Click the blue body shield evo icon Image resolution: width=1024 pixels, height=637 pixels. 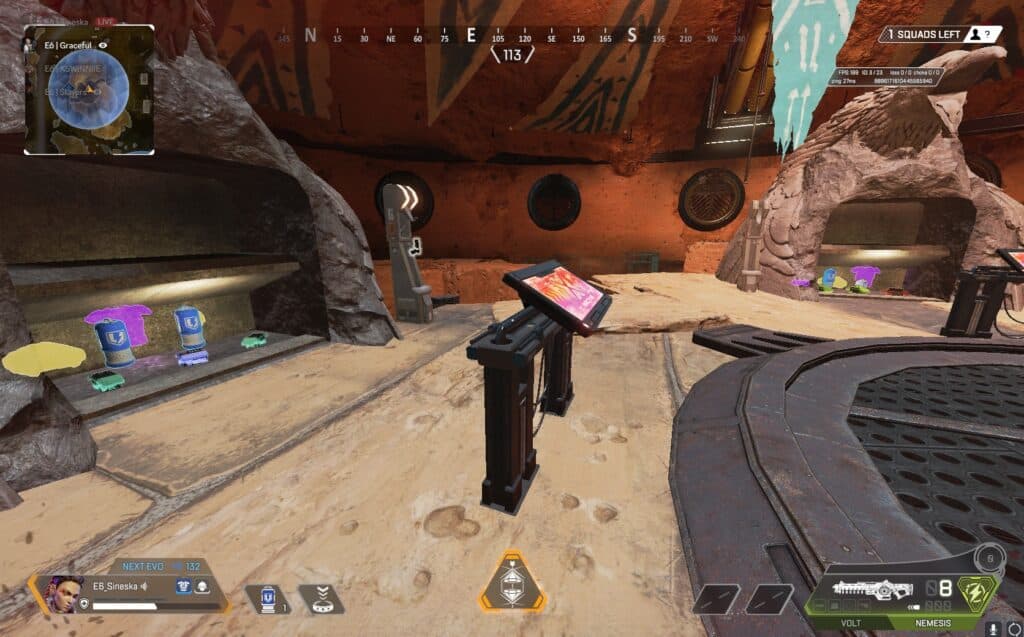tap(183, 587)
